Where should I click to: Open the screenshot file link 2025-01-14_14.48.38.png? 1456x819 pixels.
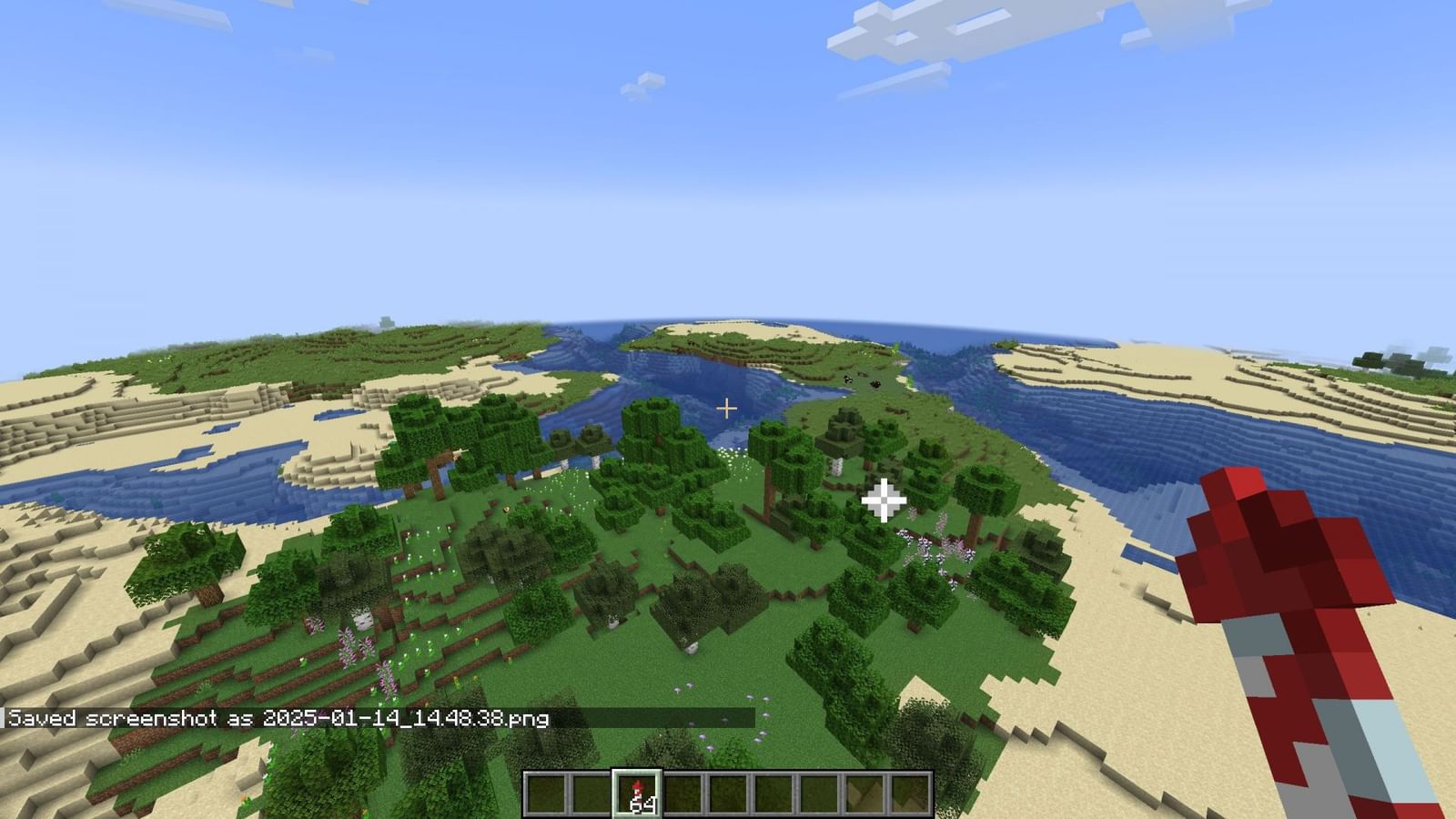point(404,719)
